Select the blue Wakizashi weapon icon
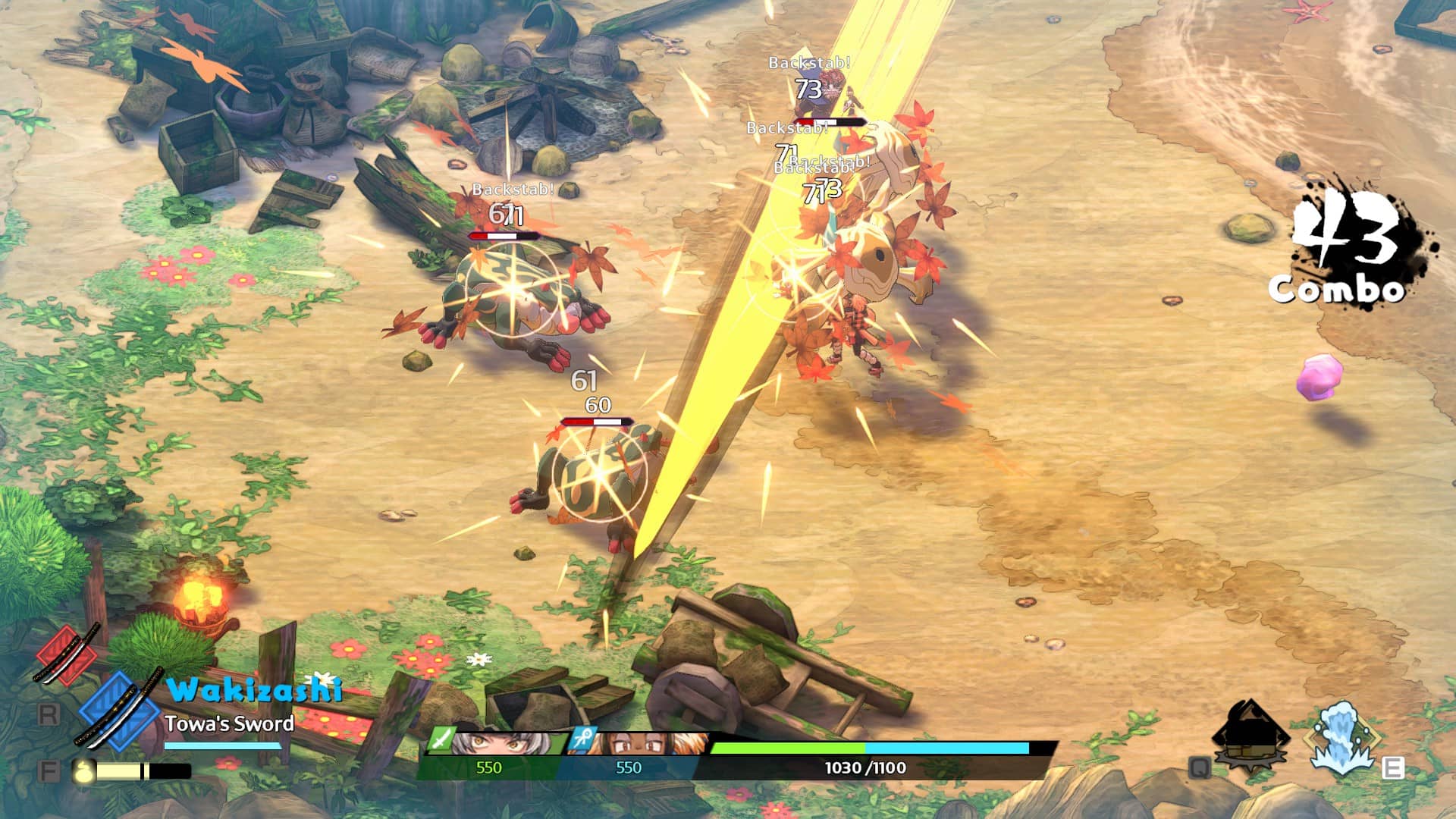 119,708
